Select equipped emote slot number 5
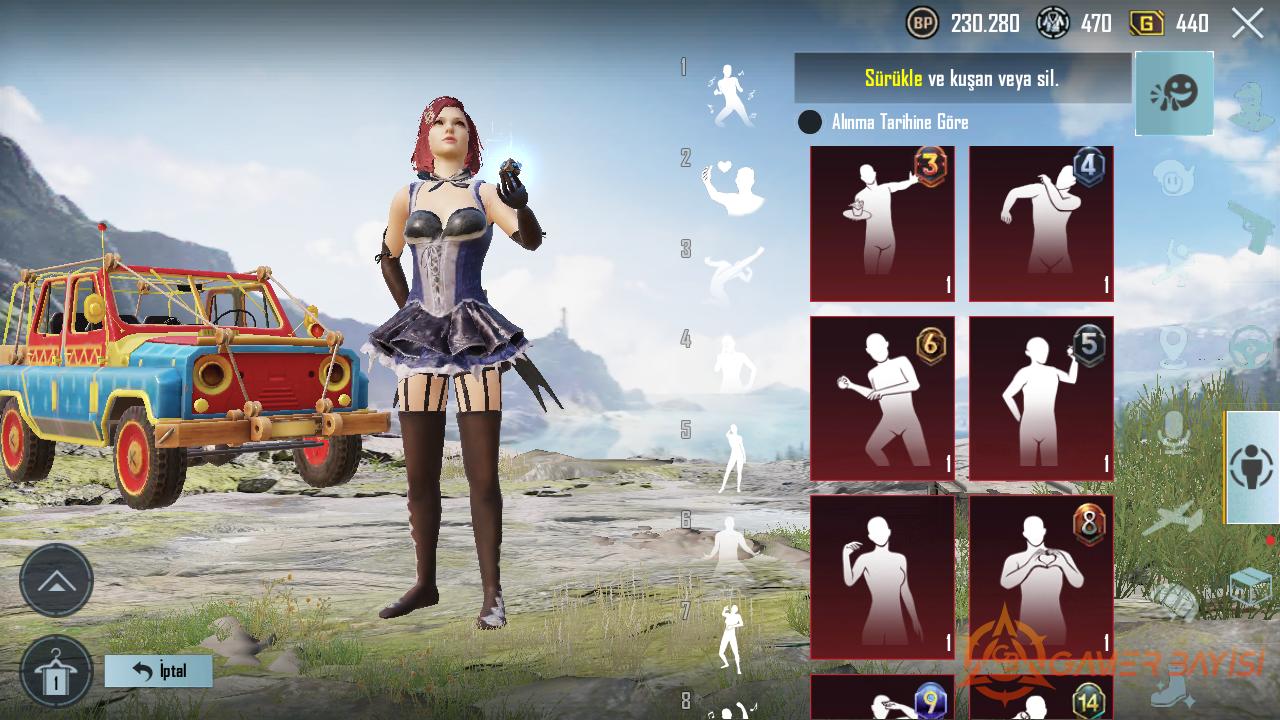 tap(733, 457)
